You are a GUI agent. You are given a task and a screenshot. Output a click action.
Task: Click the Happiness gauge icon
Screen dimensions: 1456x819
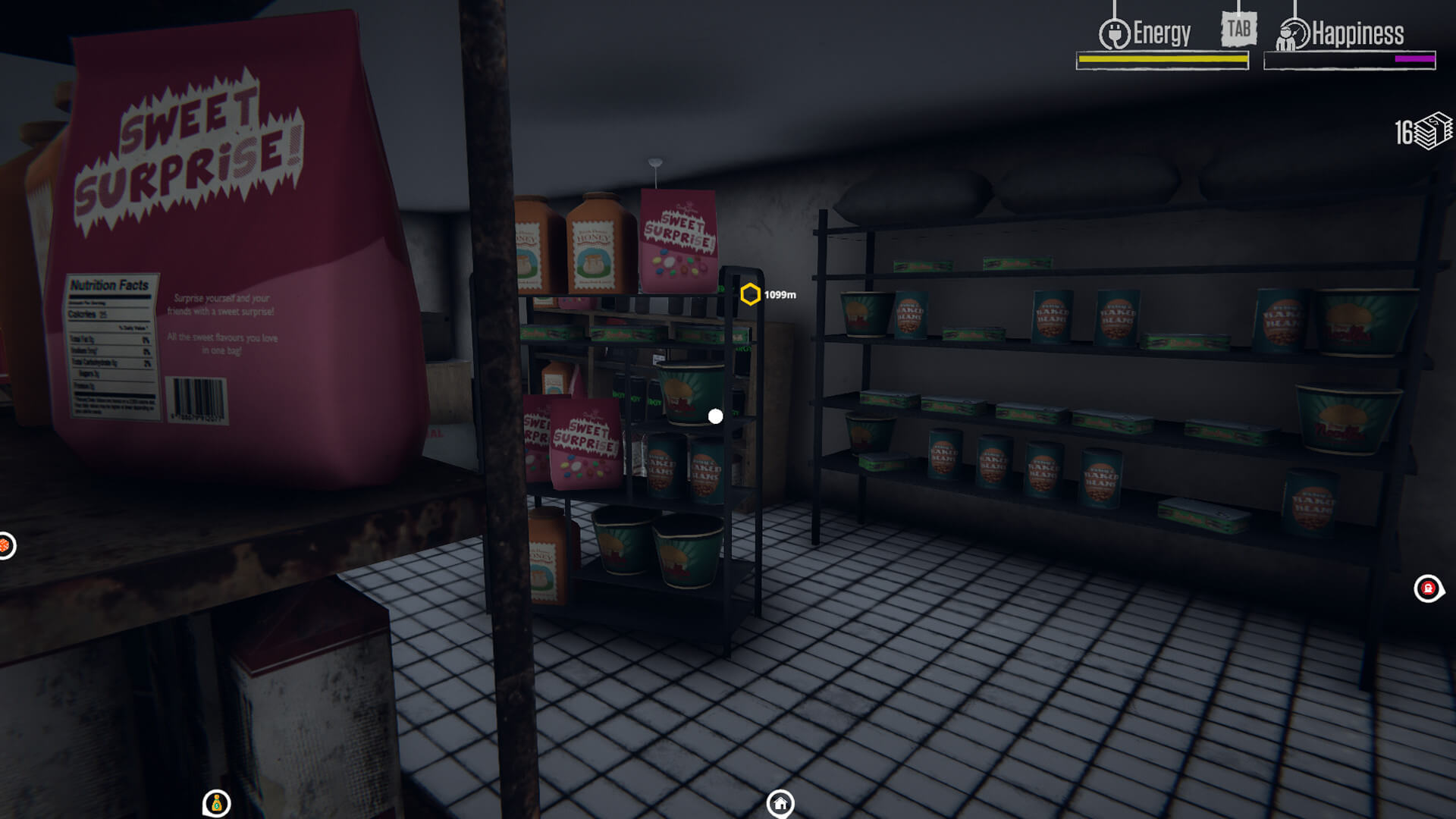(x=1293, y=34)
